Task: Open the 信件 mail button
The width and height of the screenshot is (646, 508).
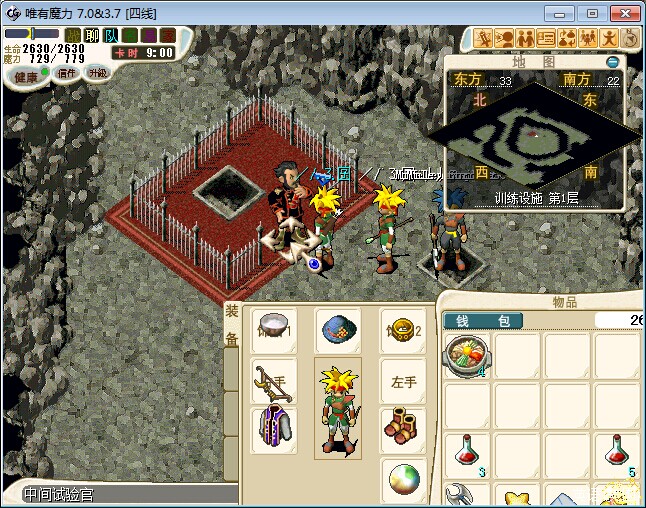Action: pos(66,73)
